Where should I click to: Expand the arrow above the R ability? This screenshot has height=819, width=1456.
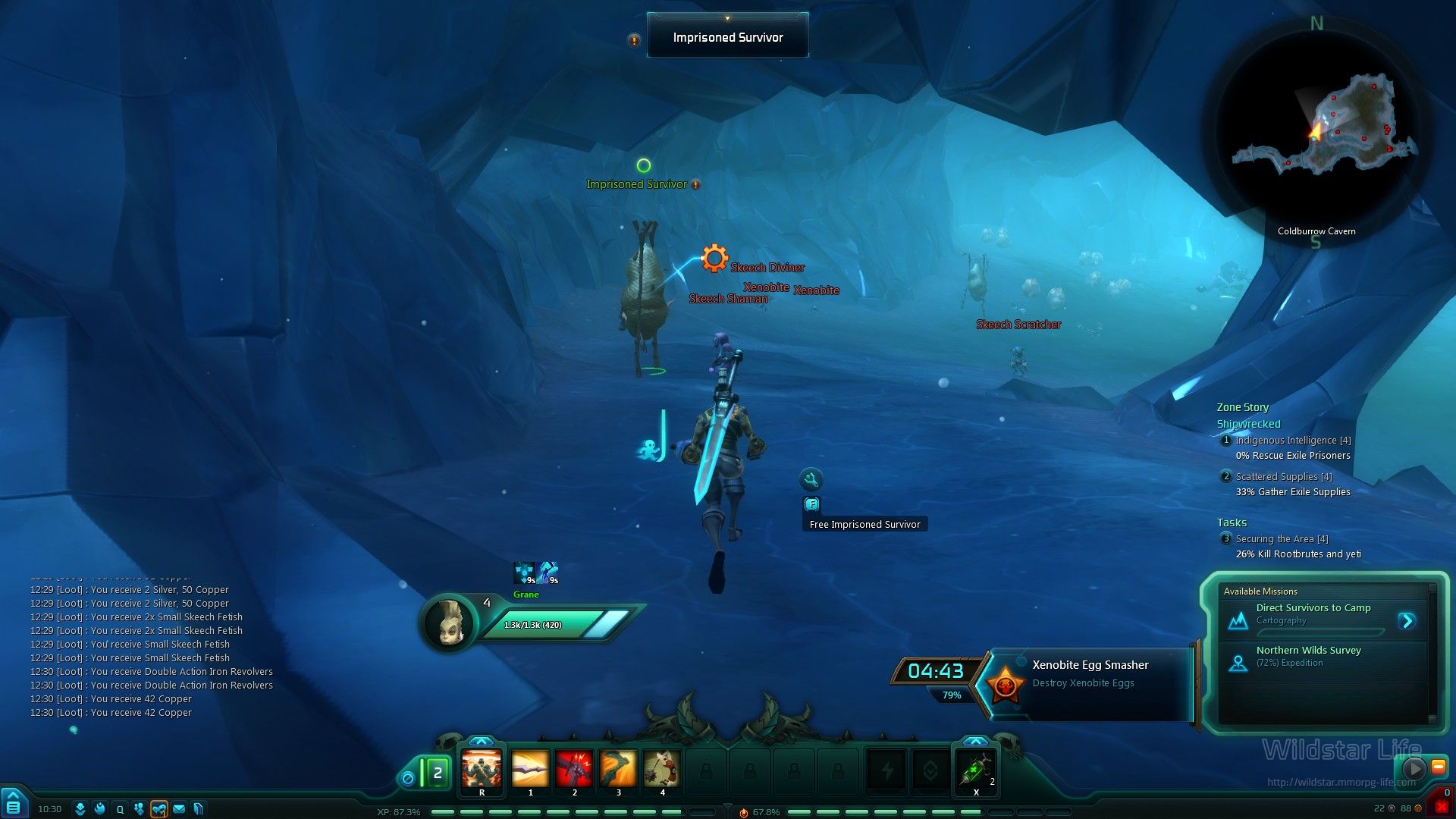coord(481,741)
